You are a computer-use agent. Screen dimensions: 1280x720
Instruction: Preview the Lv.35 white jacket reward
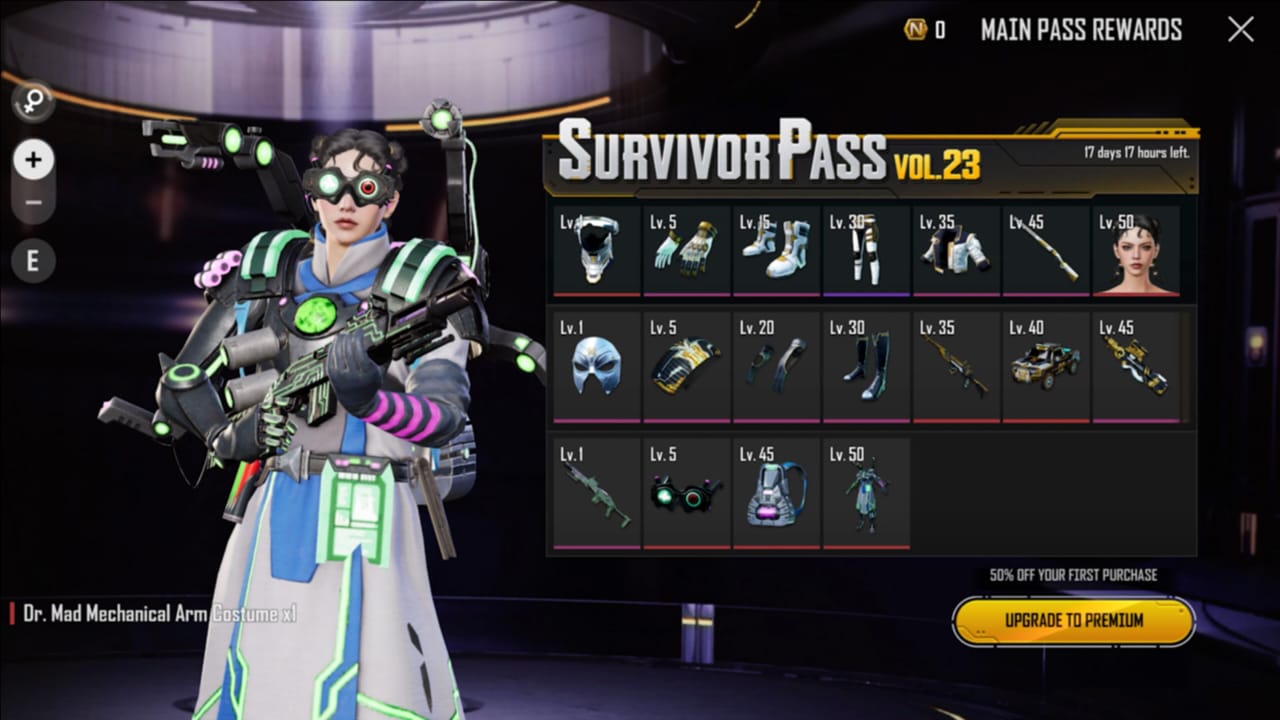956,252
